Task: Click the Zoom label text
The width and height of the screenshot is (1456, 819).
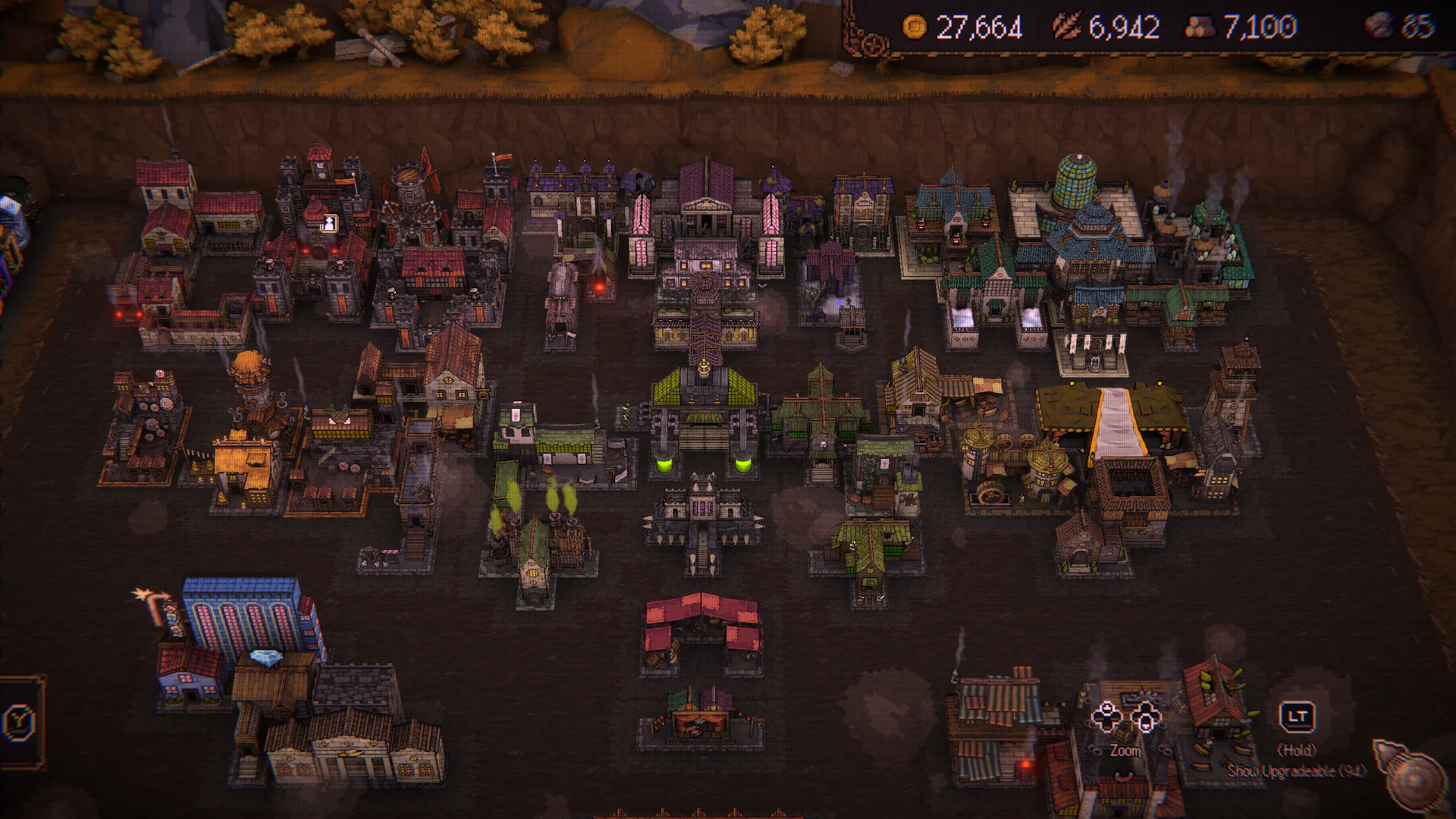Action: tap(1125, 752)
